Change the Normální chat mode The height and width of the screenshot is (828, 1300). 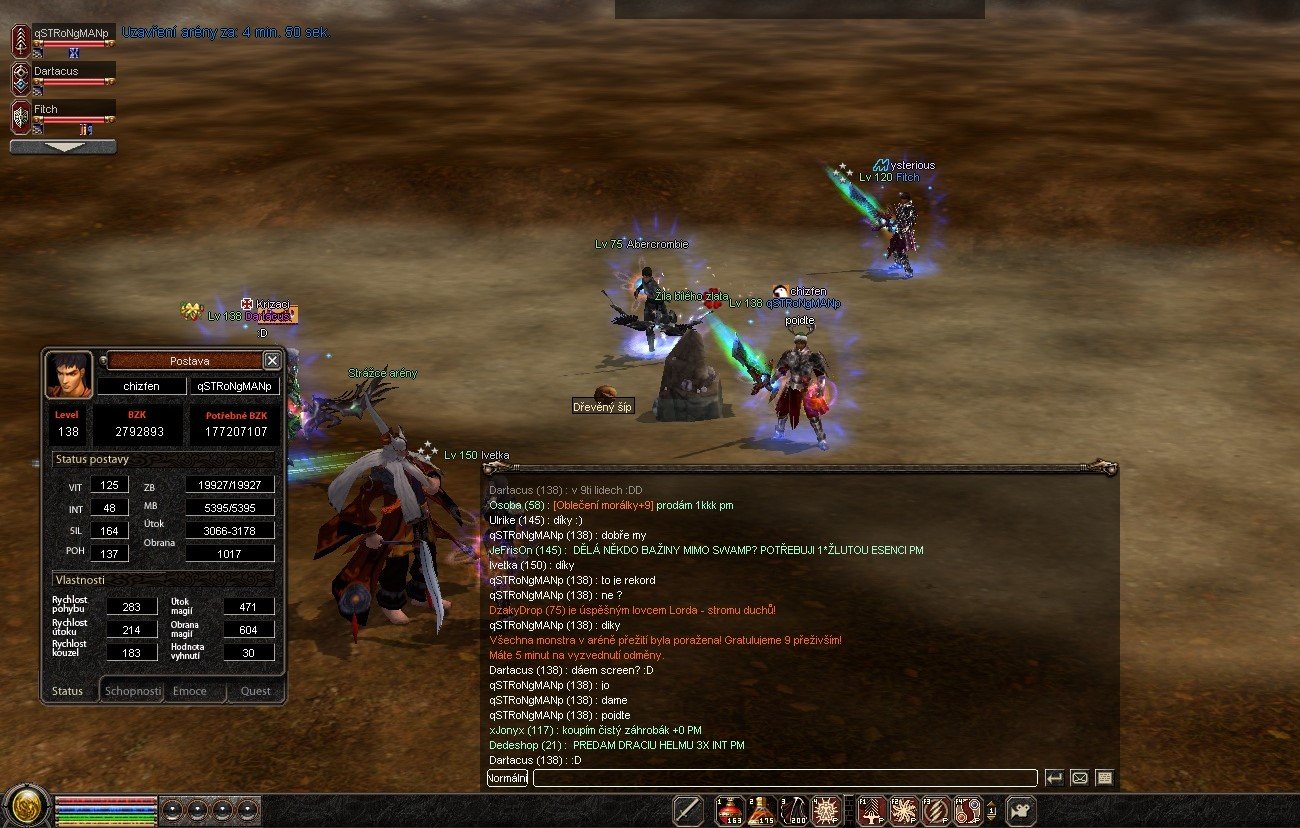507,777
